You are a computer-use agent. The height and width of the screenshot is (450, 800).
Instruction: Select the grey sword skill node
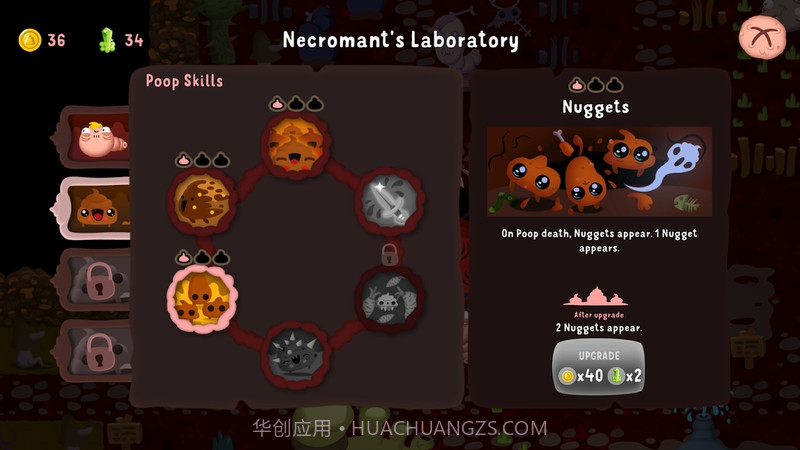click(388, 200)
